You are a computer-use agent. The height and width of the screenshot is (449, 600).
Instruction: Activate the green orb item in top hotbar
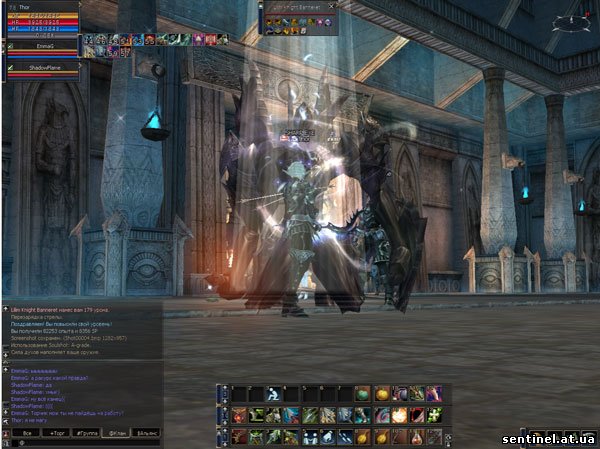tap(361, 394)
